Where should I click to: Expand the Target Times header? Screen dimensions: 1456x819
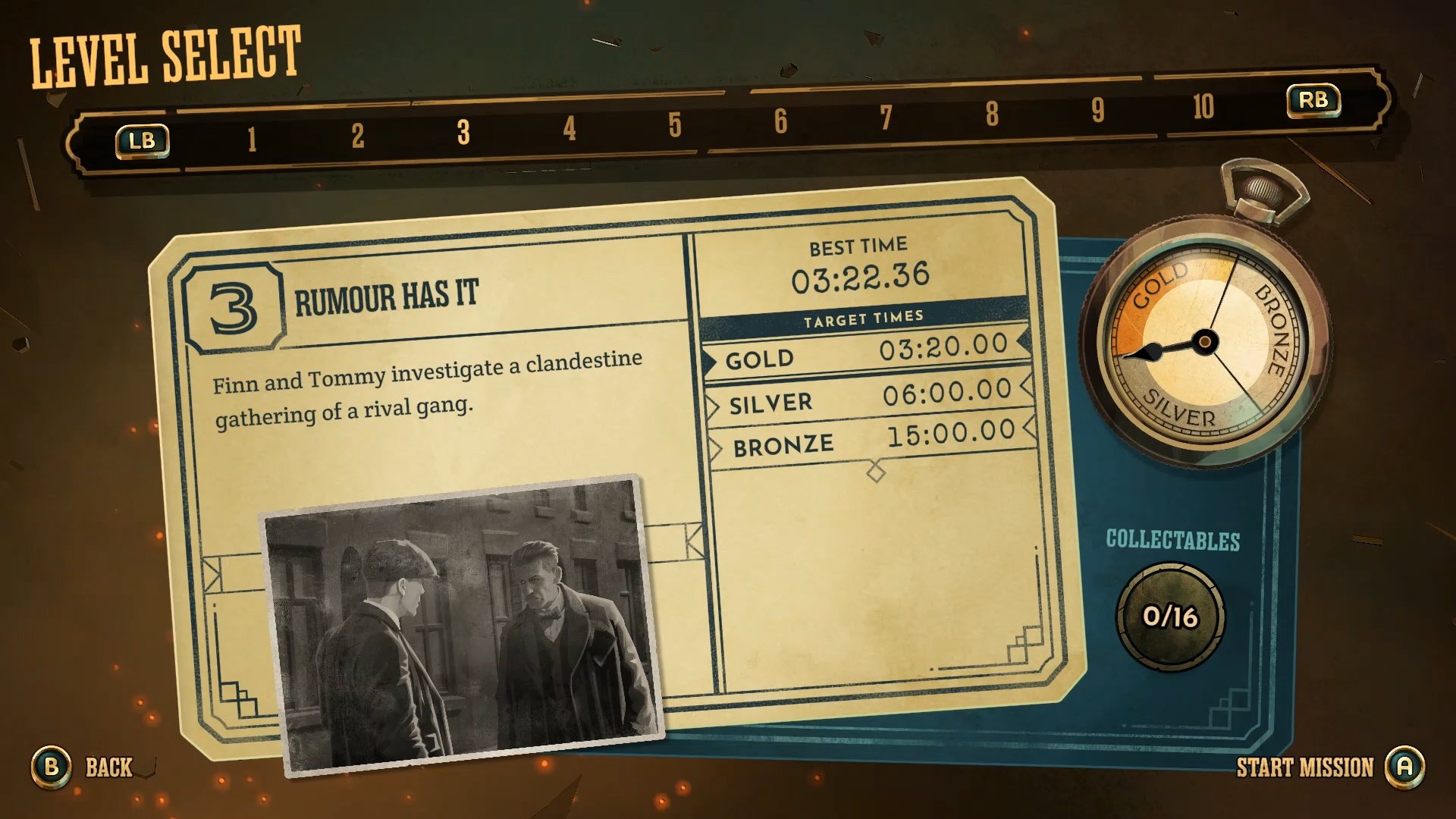864,317
